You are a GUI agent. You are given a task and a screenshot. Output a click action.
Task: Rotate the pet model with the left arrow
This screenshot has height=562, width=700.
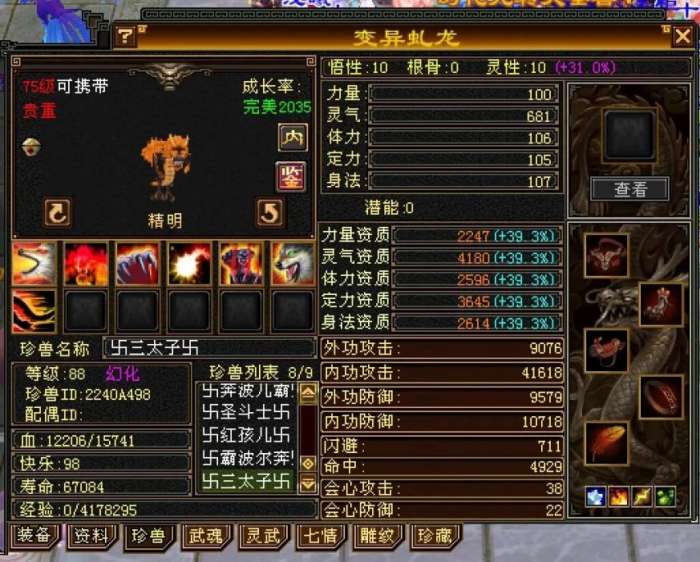click(57, 212)
